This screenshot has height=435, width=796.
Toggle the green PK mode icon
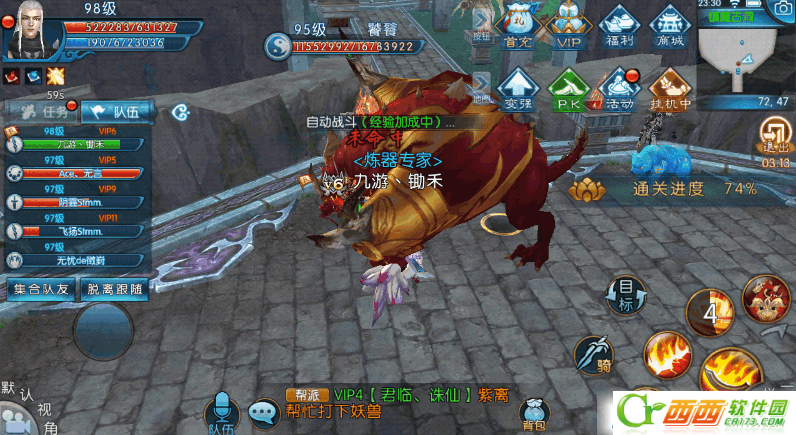point(568,87)
